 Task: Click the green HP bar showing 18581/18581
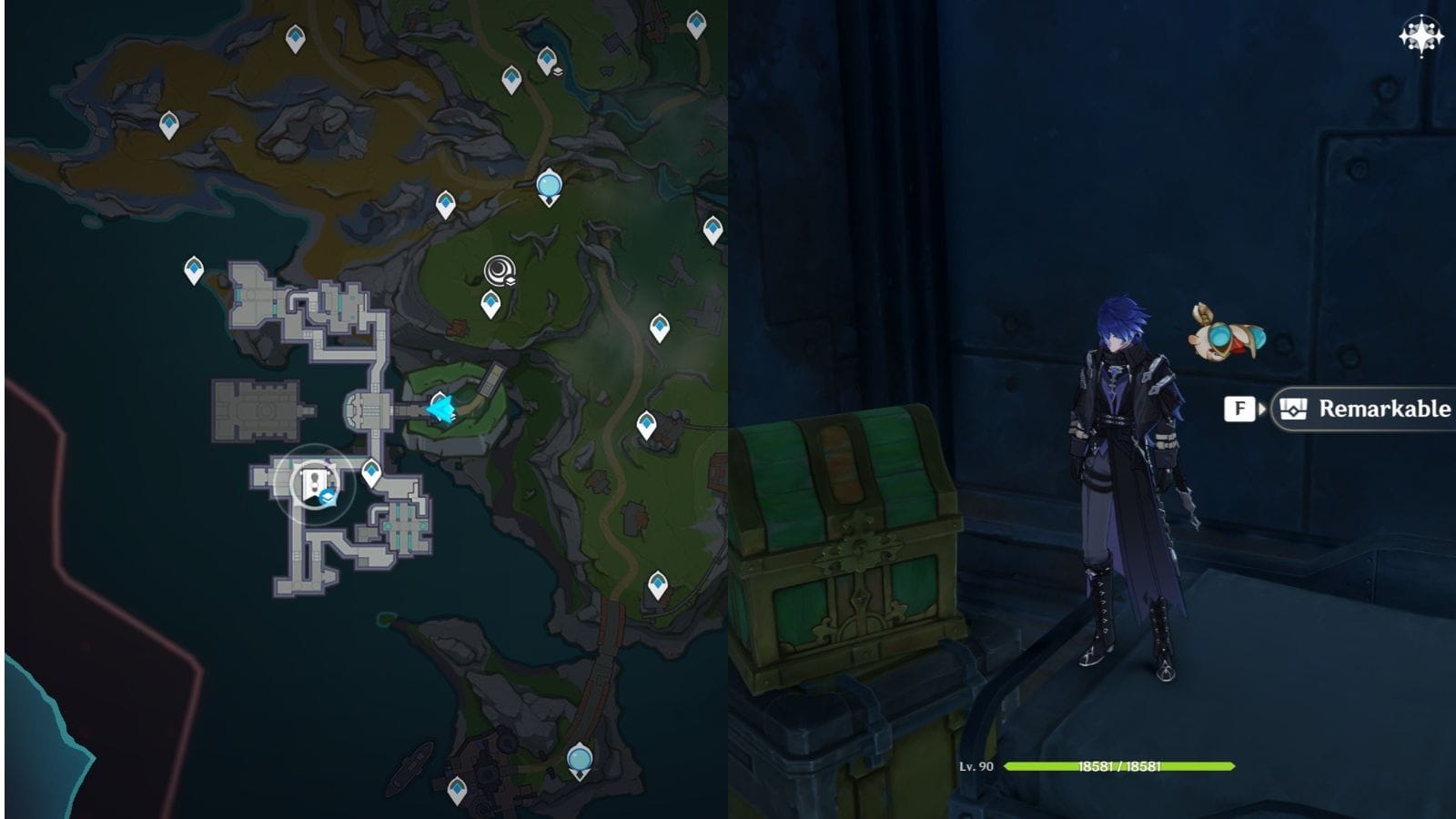click(x=1119, y=765)
